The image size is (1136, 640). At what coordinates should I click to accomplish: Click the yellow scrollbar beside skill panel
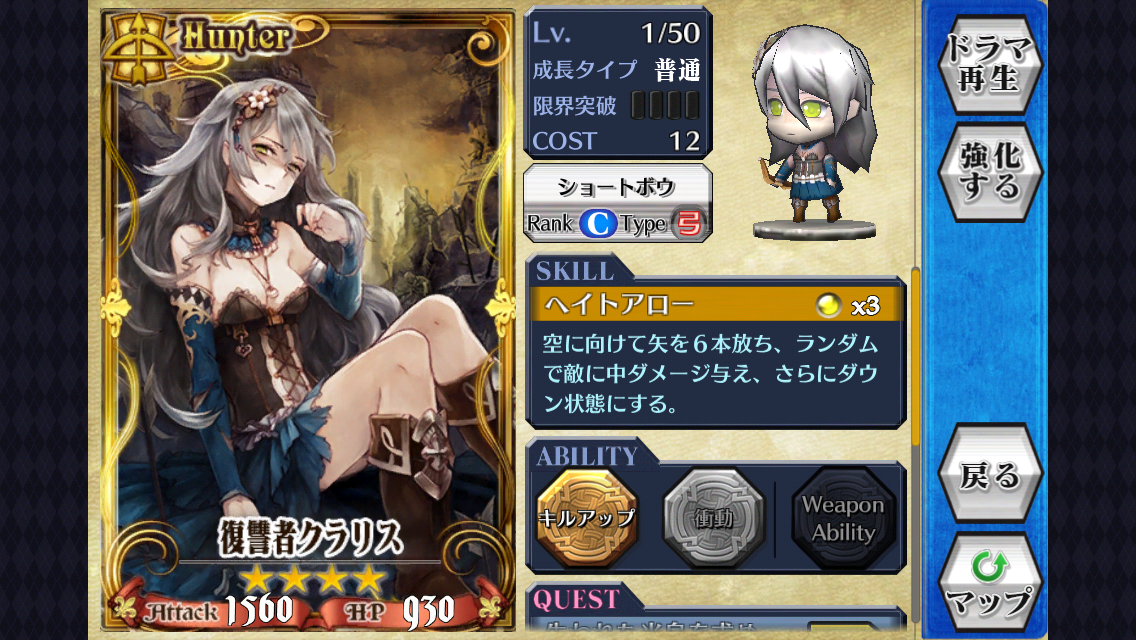pos(915,360)
